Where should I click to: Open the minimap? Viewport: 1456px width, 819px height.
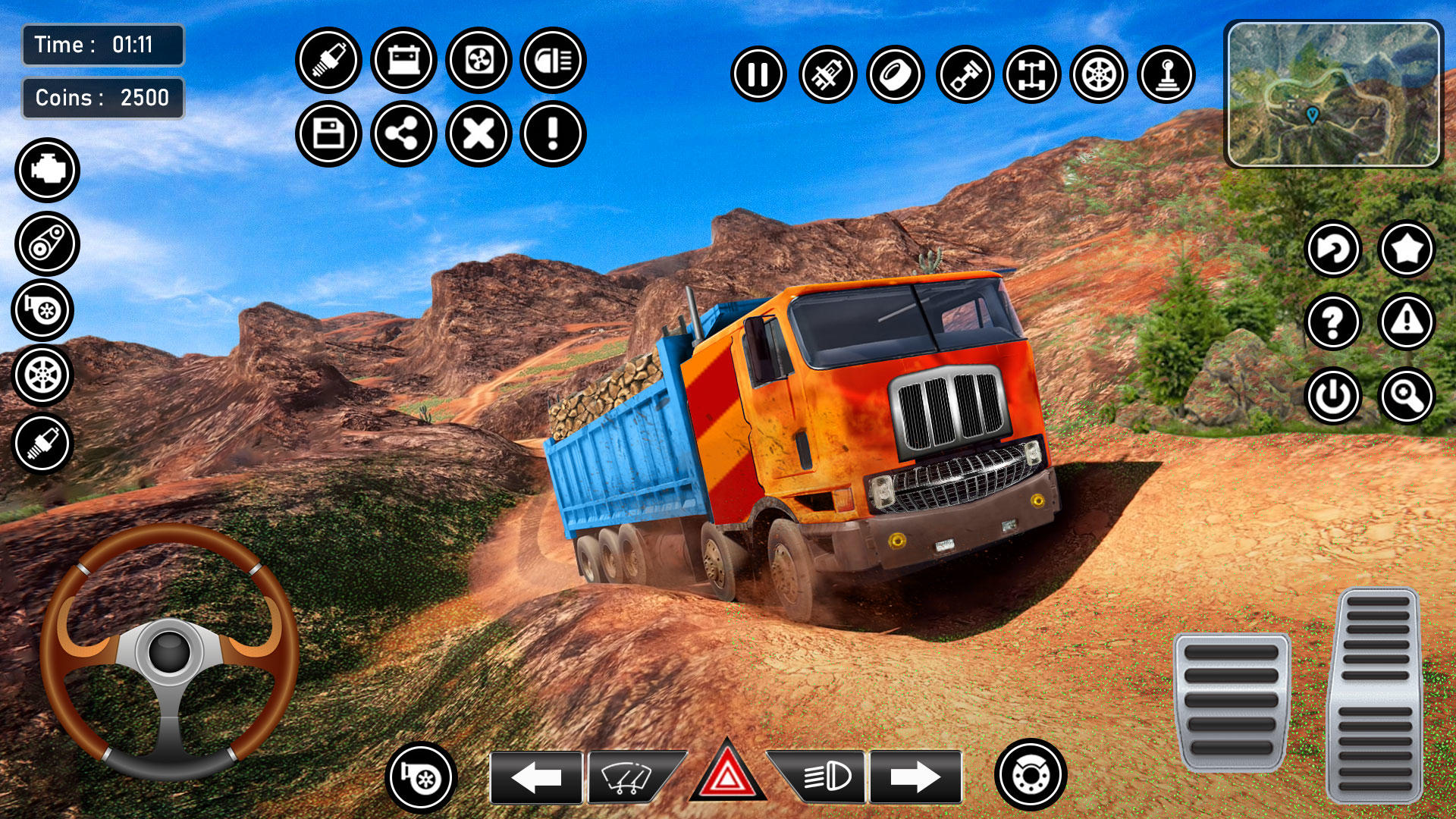pyautogui.click(x=1333, y=94)
